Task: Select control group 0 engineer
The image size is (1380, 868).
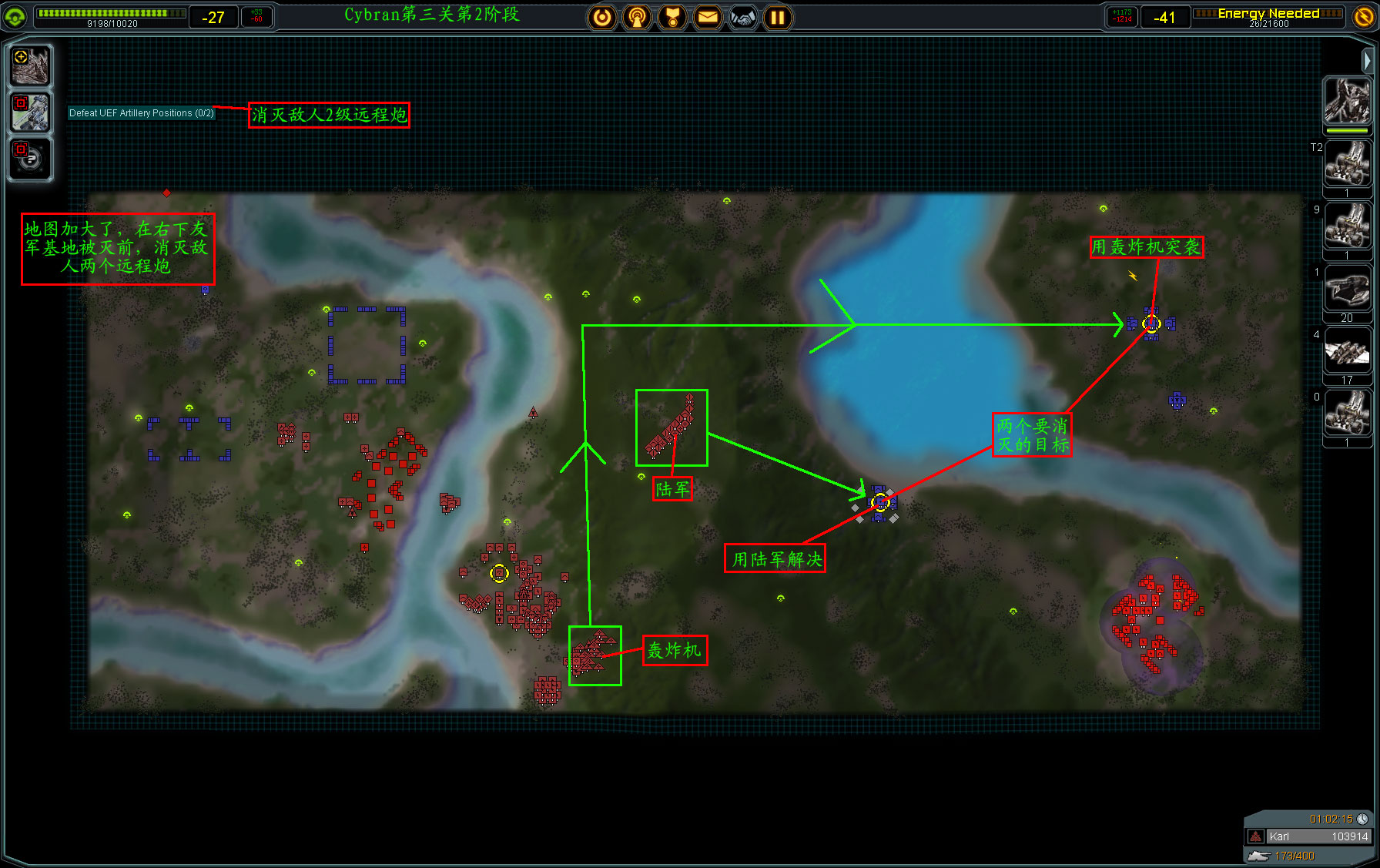Action: click(1347, 414)
